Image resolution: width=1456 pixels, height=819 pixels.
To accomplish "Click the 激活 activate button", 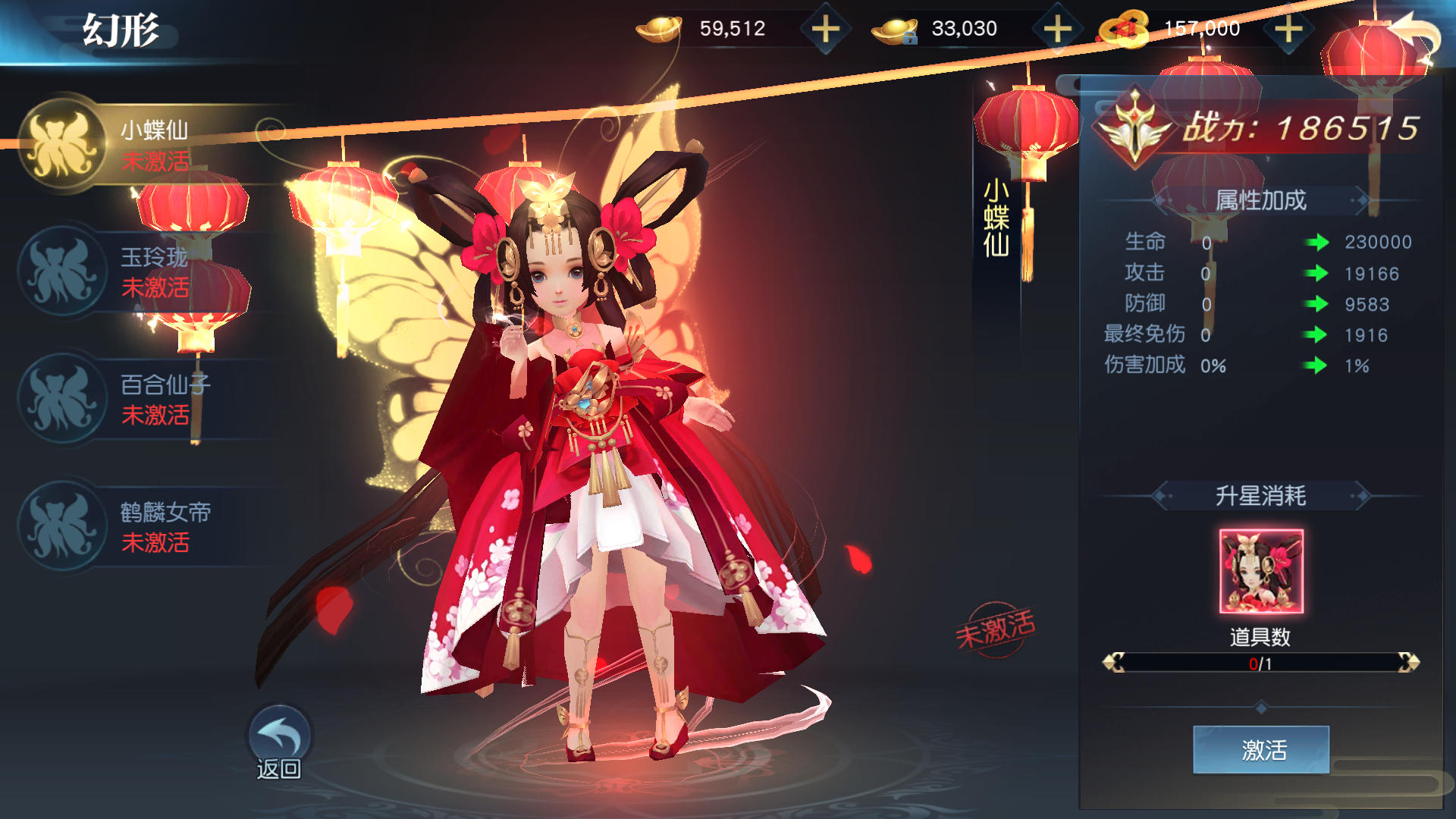I will coord(1260,750).
